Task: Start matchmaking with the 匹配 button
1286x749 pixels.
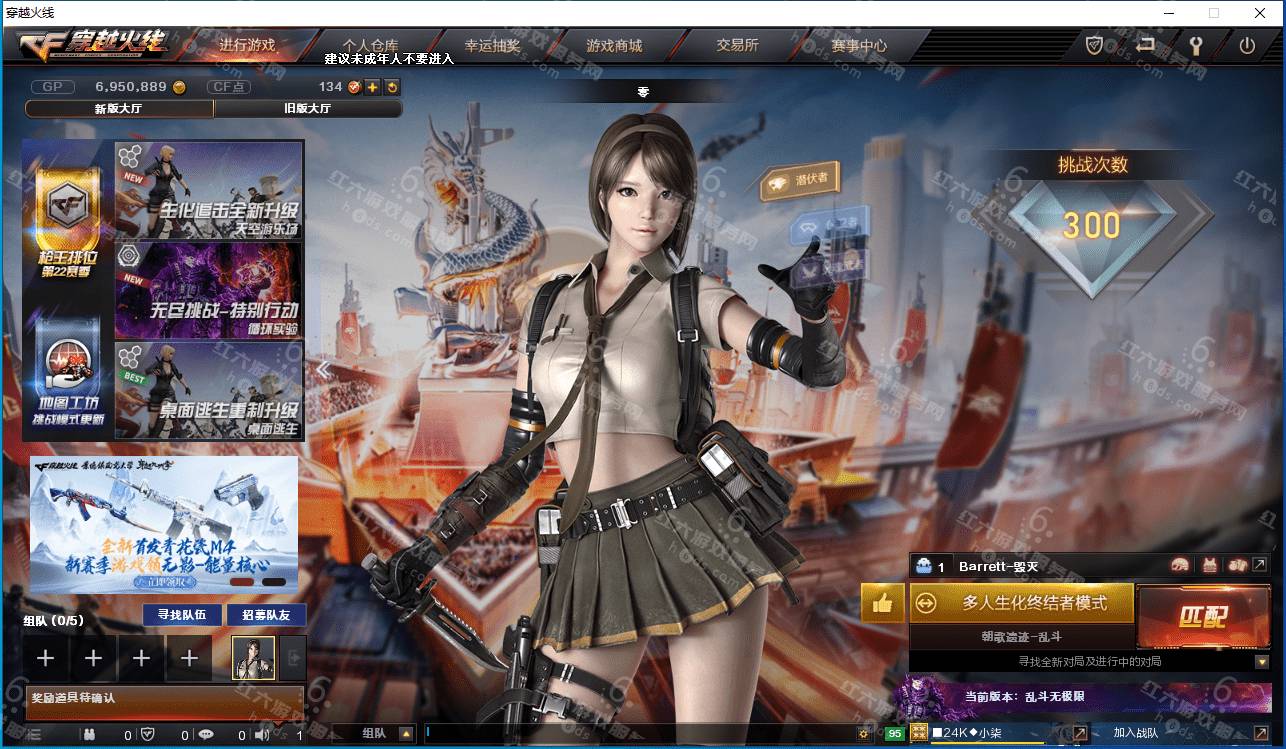Action: (x=1201, y=616)
